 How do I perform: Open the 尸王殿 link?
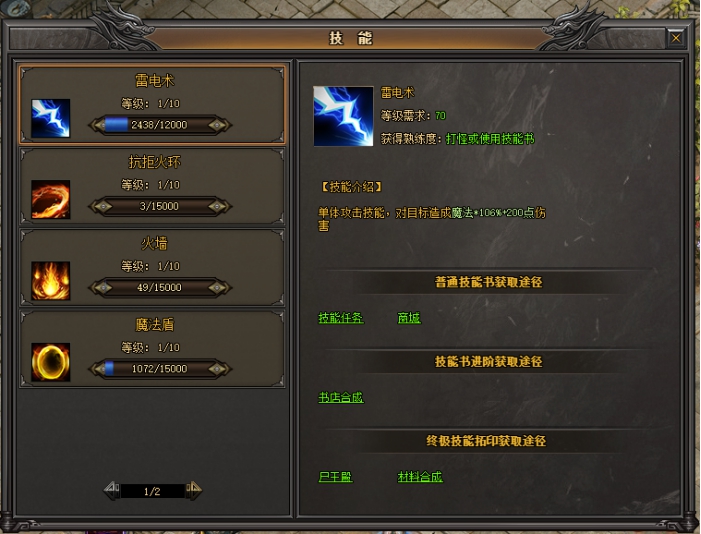[335, 477]
